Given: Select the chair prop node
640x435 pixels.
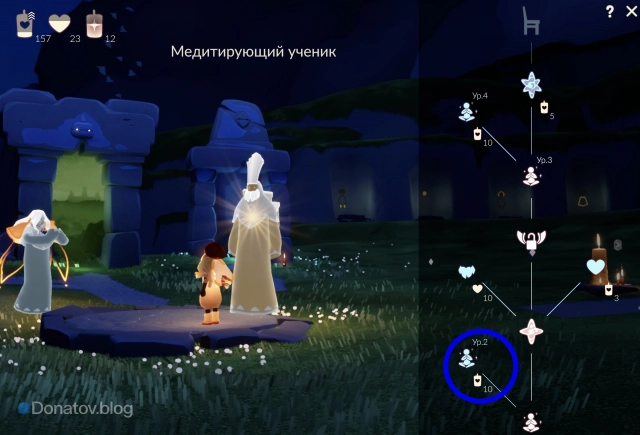Looking at the screenshot, I should pyautogui.click(x=531, y=22).
